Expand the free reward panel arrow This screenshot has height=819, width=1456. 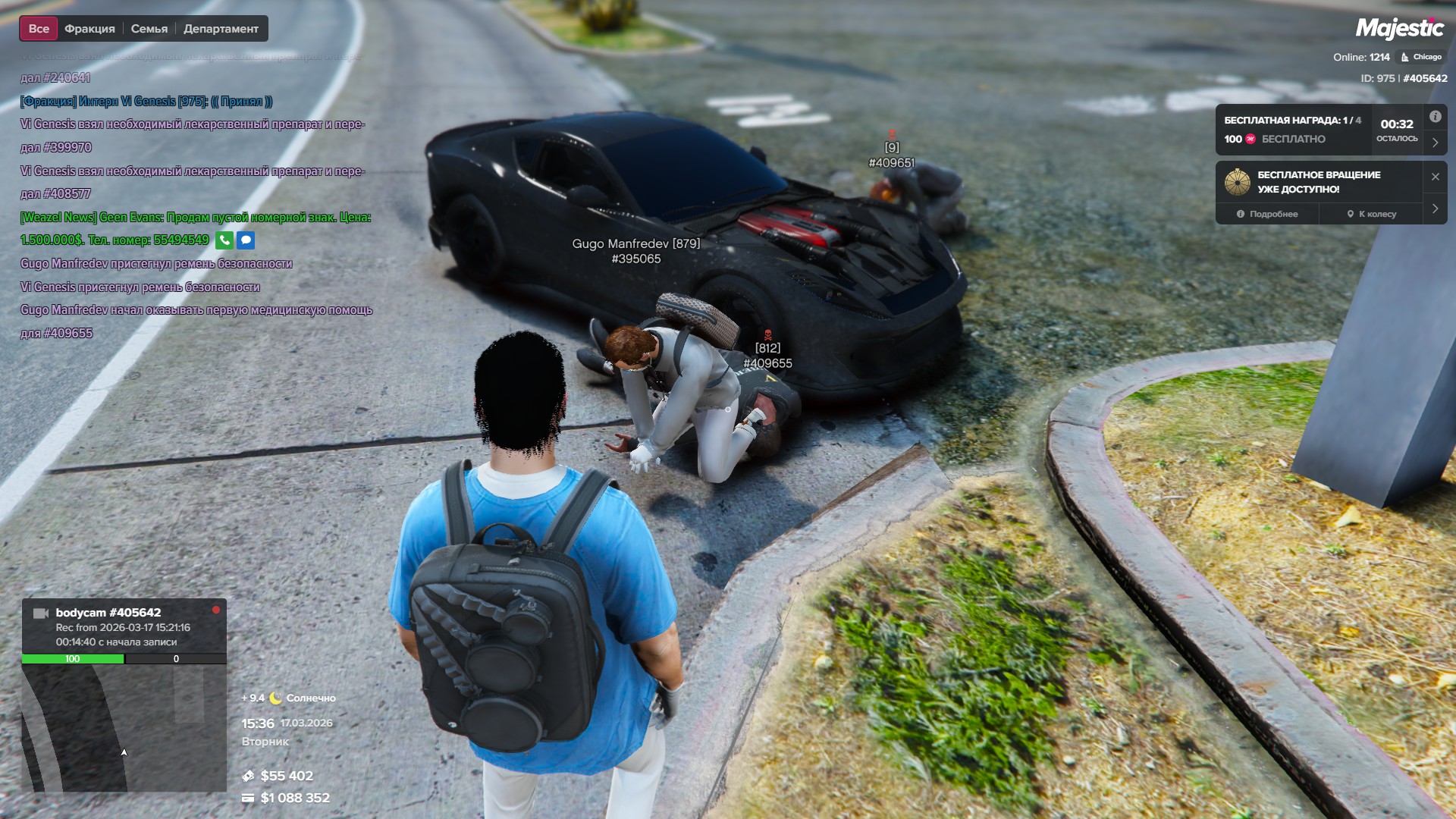click(x=1435, y=142)
